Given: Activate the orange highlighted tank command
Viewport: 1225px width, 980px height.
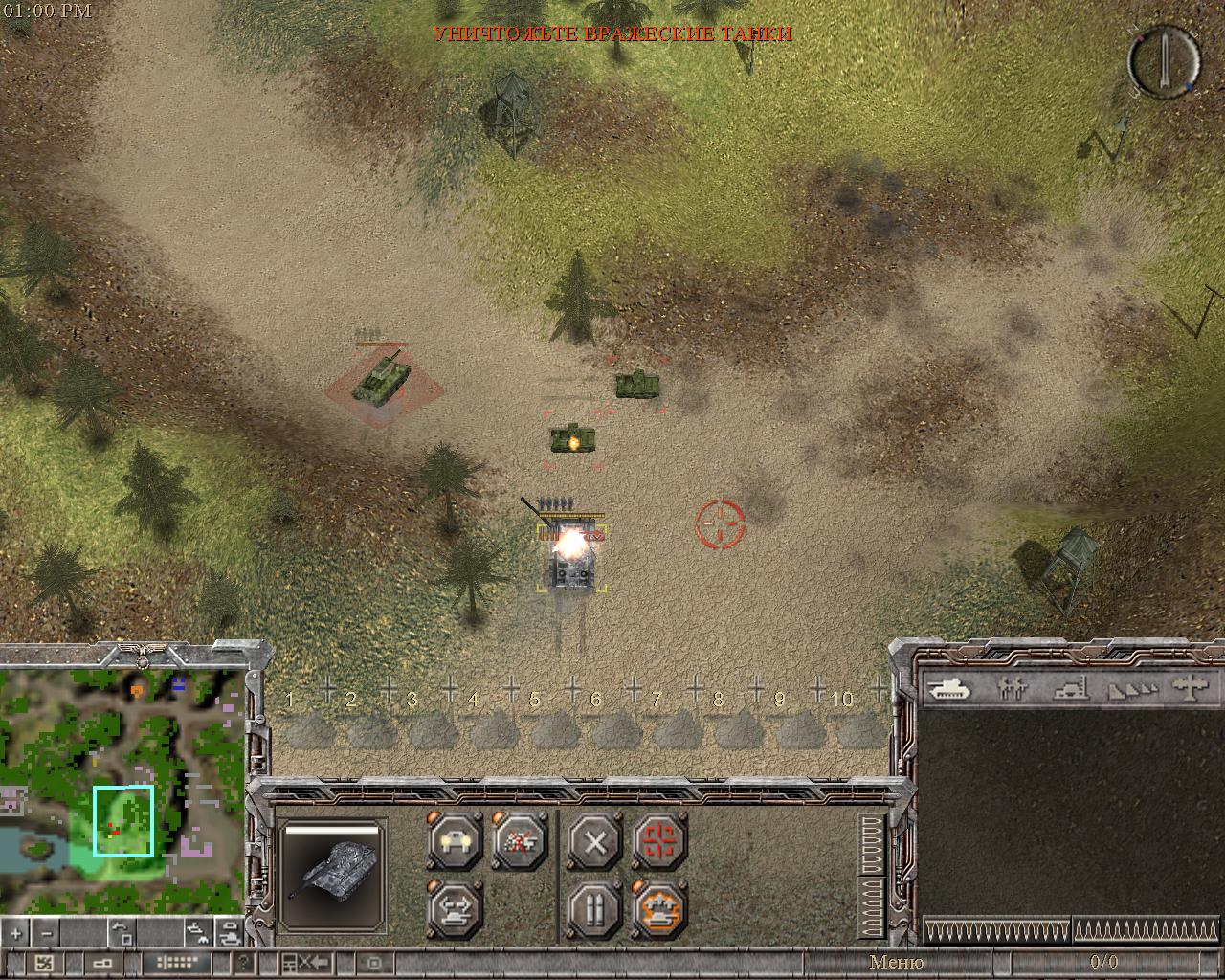Looking at the screenshot, I should coord(659,906).
